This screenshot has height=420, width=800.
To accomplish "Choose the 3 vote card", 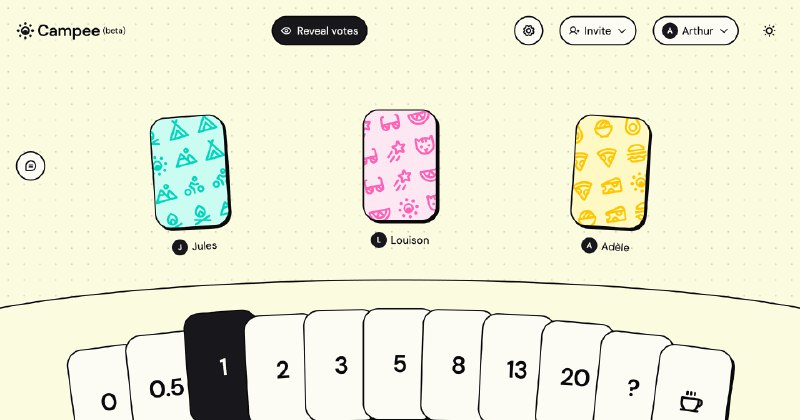I will (x=340, y=364).
